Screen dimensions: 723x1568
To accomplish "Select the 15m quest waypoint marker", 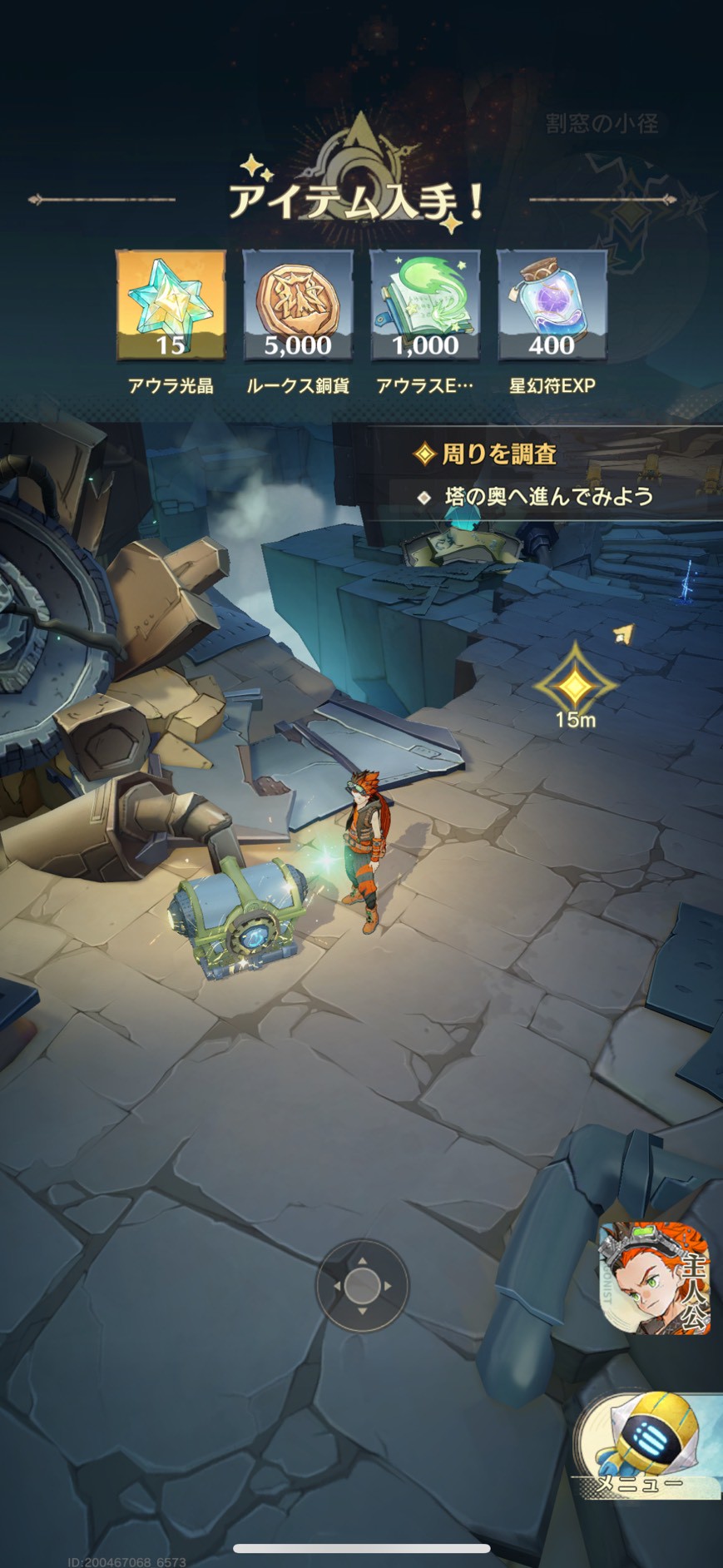I will coord(575,686).
